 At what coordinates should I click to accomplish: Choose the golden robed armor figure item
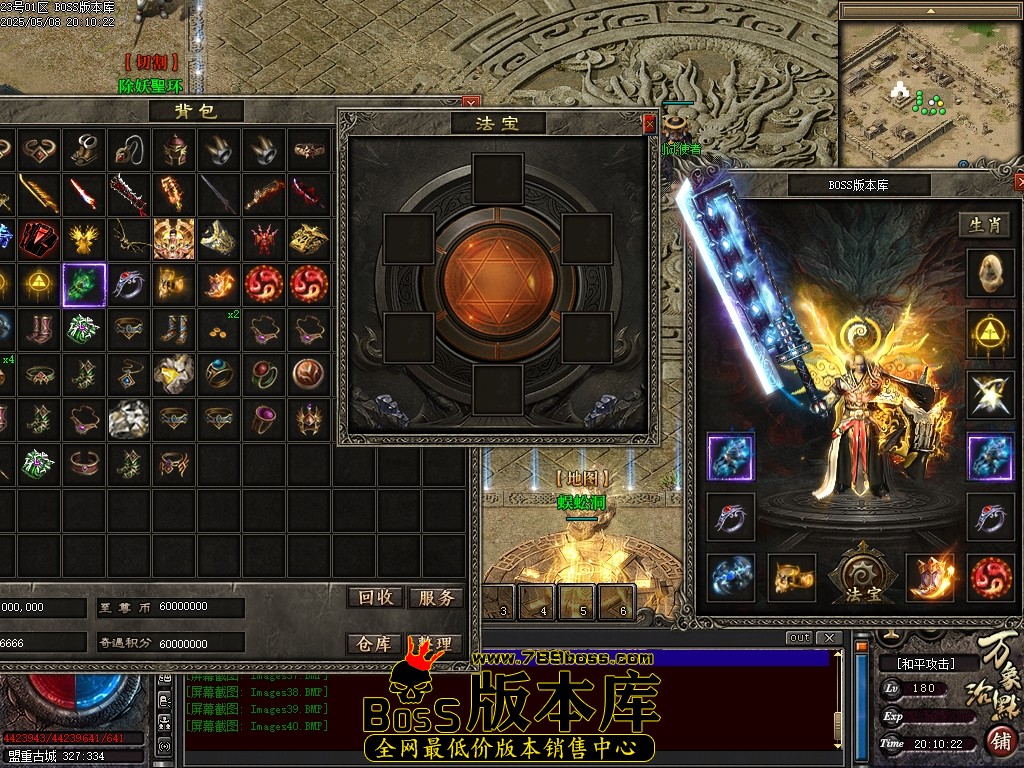[x=174, y=238]
